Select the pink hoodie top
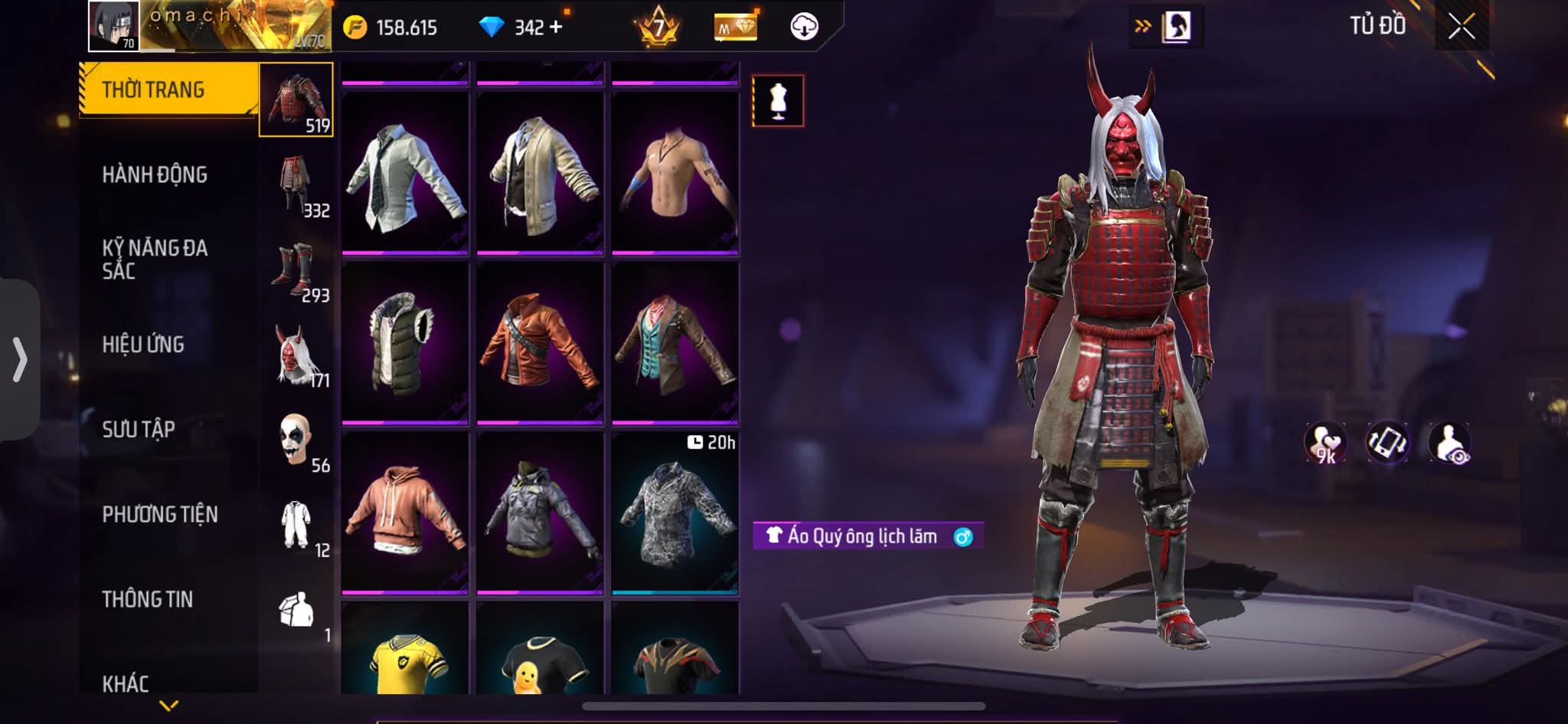 tap(404, 512)
